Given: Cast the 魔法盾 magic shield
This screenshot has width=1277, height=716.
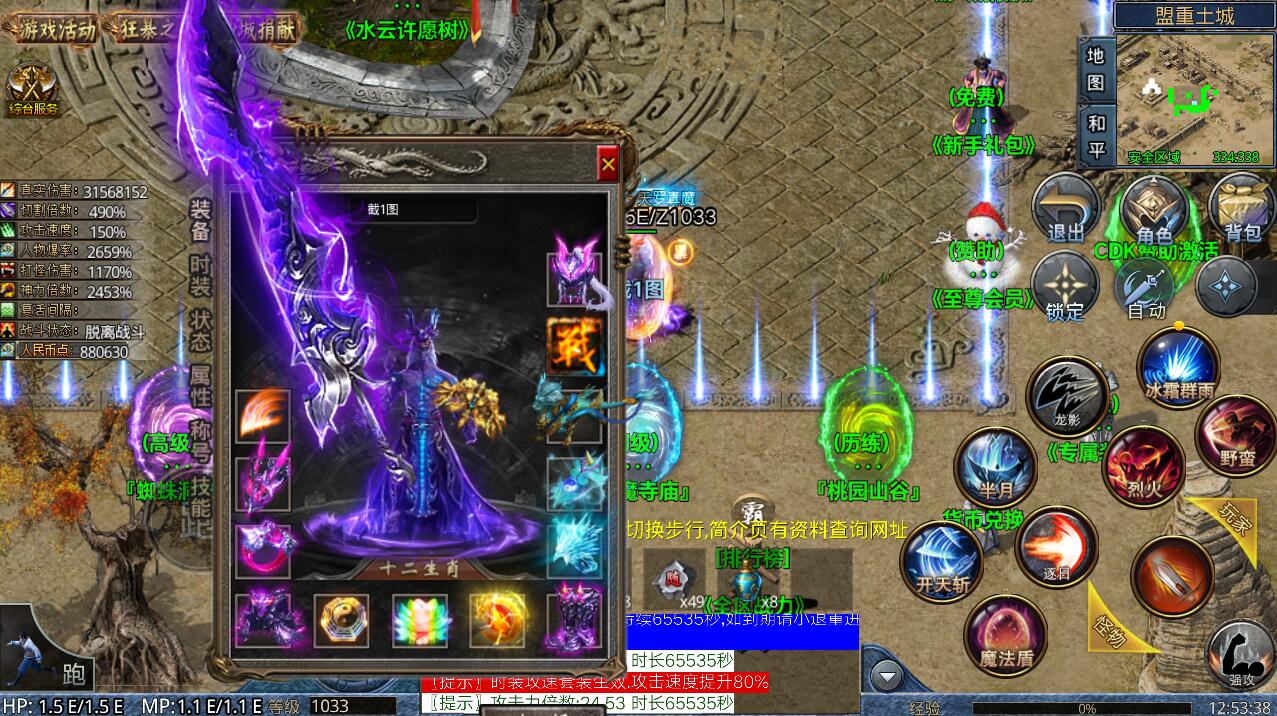Looking at the screenshot, I should pyautogui.click(x=1005, y=634).
